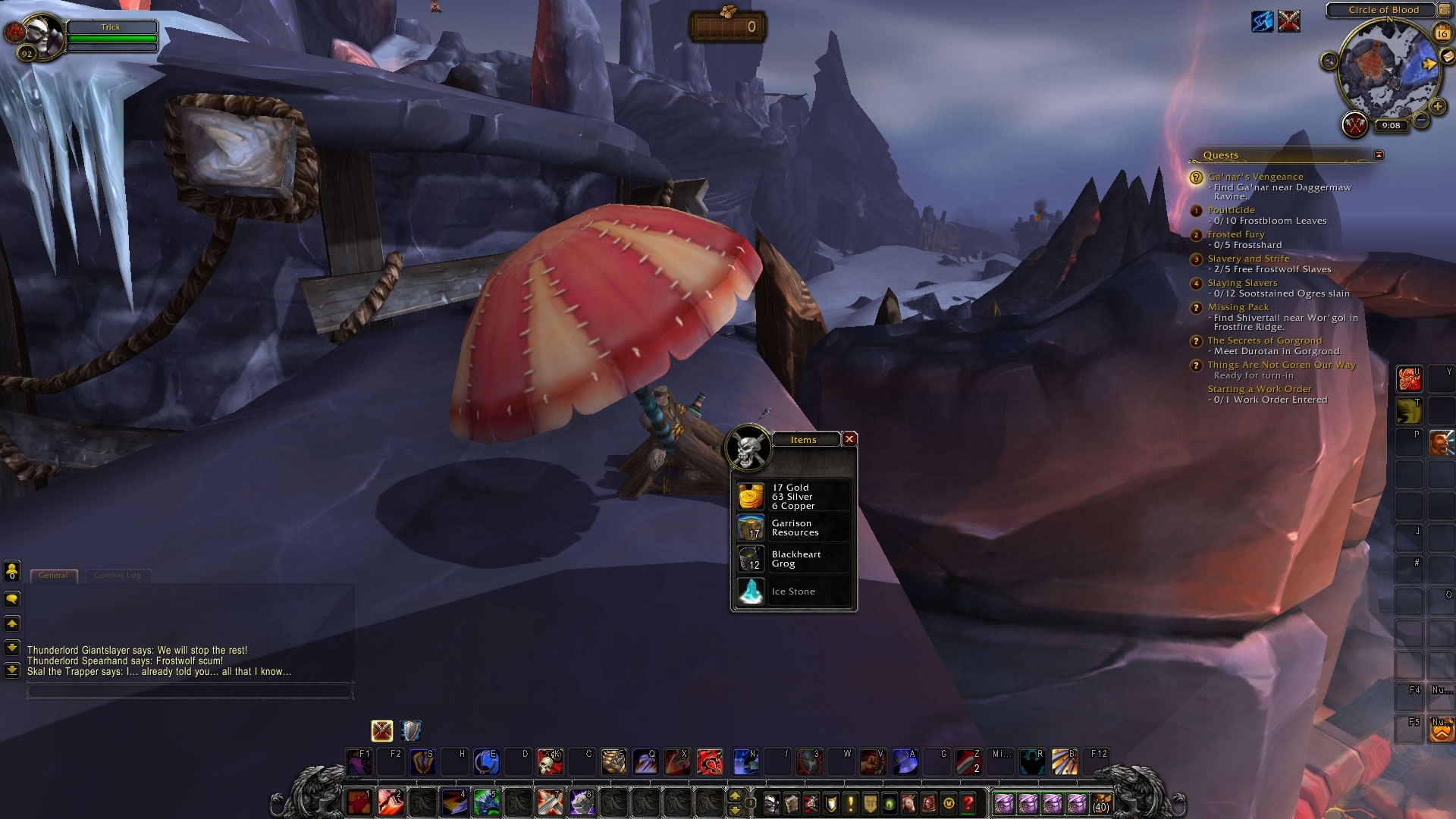Zoom in the minimap with the plus button
This screenshot has height=819, width=1456.
pyautogui.click(x=1438, y=105)
